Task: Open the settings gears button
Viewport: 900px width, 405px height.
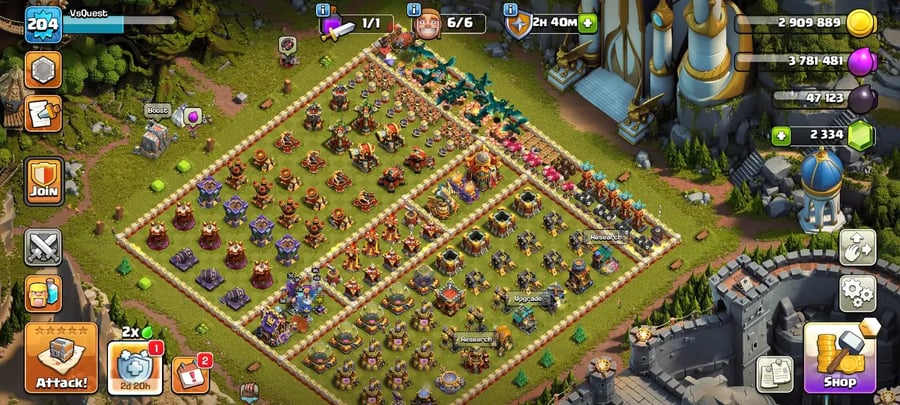Action: pos(857,293)
